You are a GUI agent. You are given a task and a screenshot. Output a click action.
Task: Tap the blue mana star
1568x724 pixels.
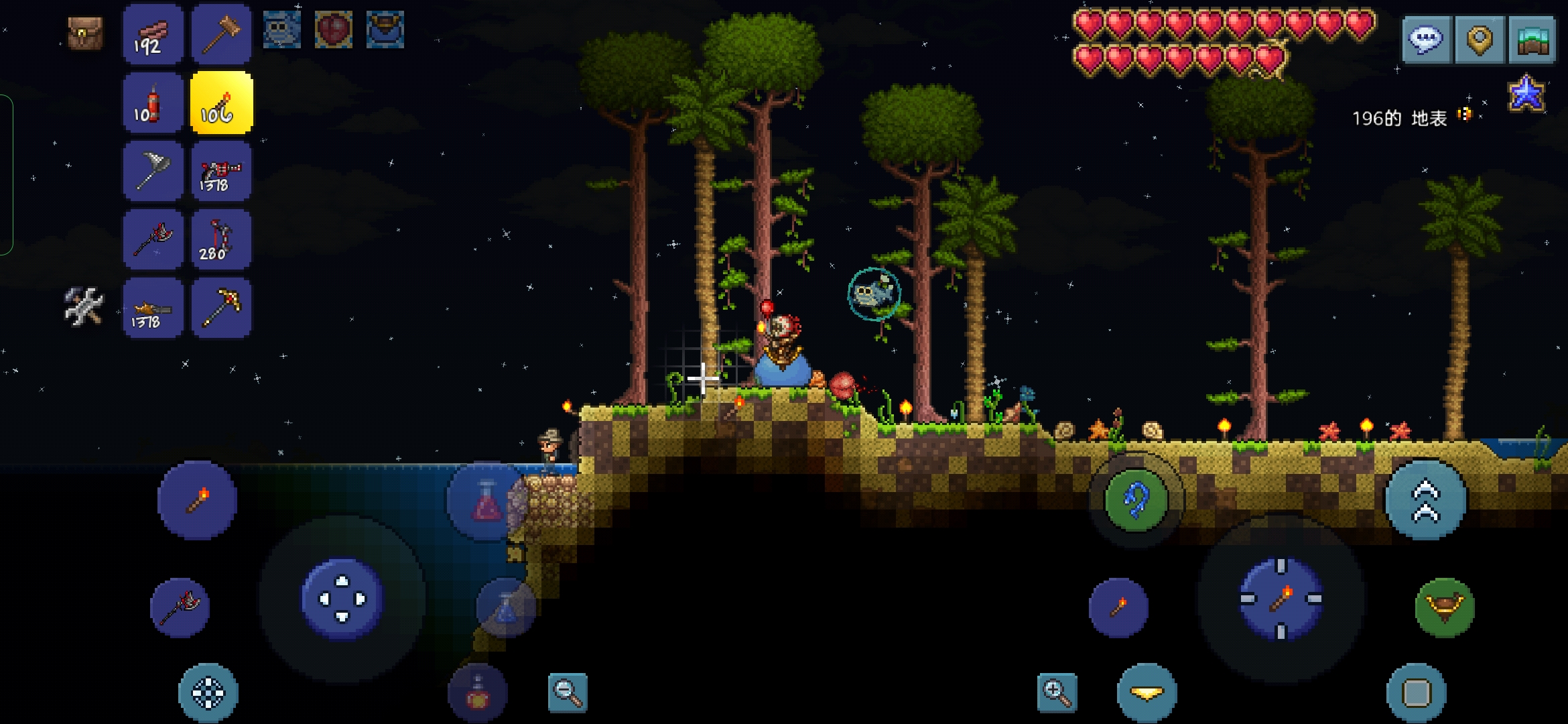click(1526, 93)
